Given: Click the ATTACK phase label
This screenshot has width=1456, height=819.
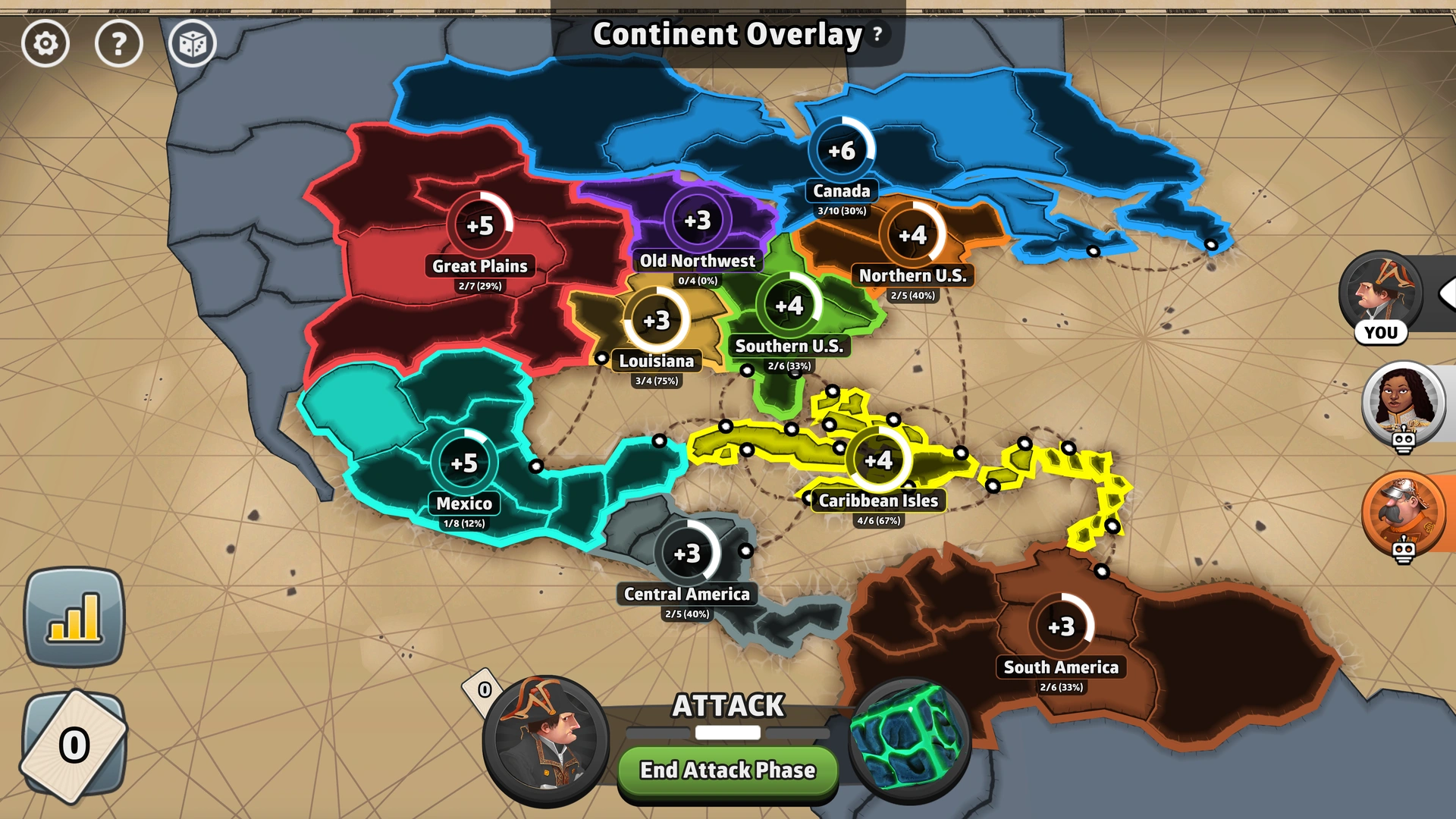Looking at the screenshot, I should point(727,706).
